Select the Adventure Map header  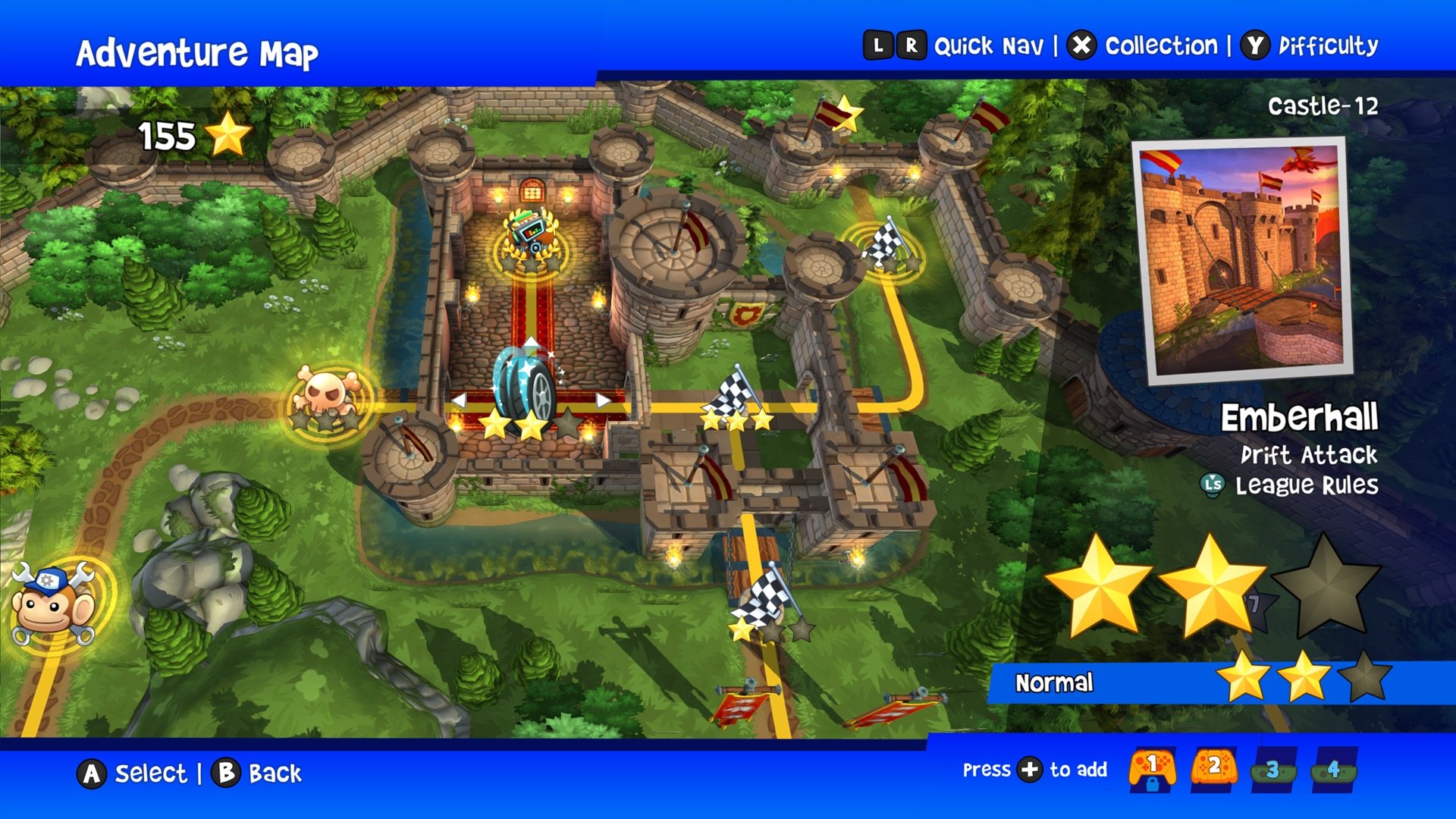(199, 49)
